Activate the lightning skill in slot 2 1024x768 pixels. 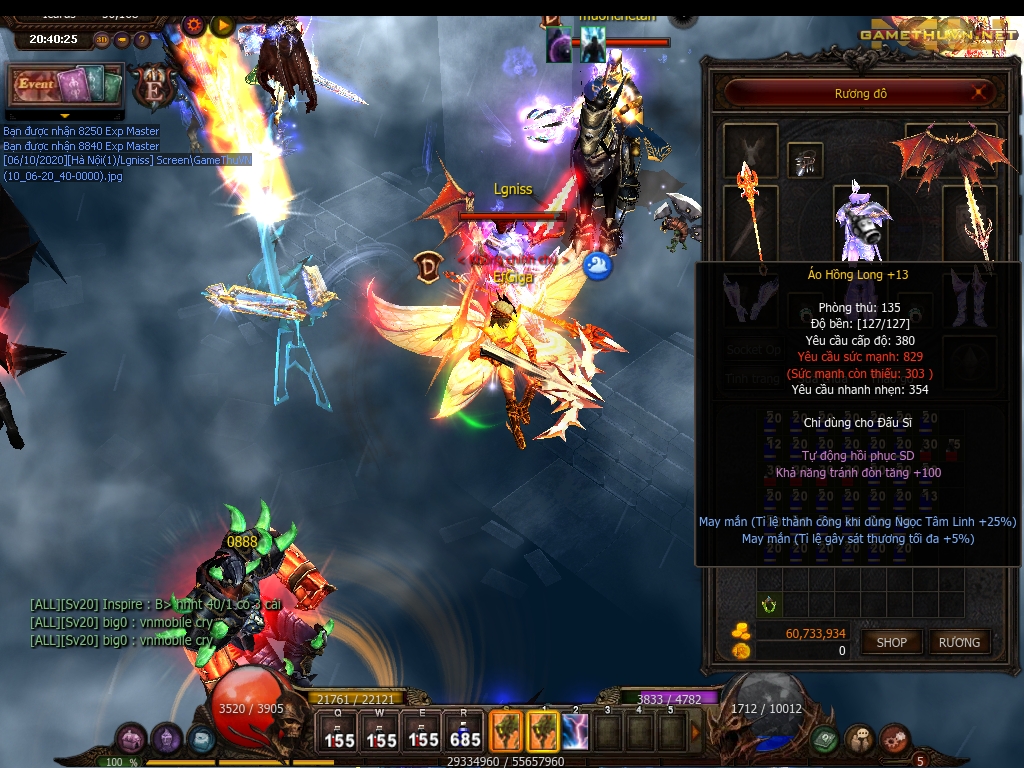pyautogui.click(x=575, y=731)
